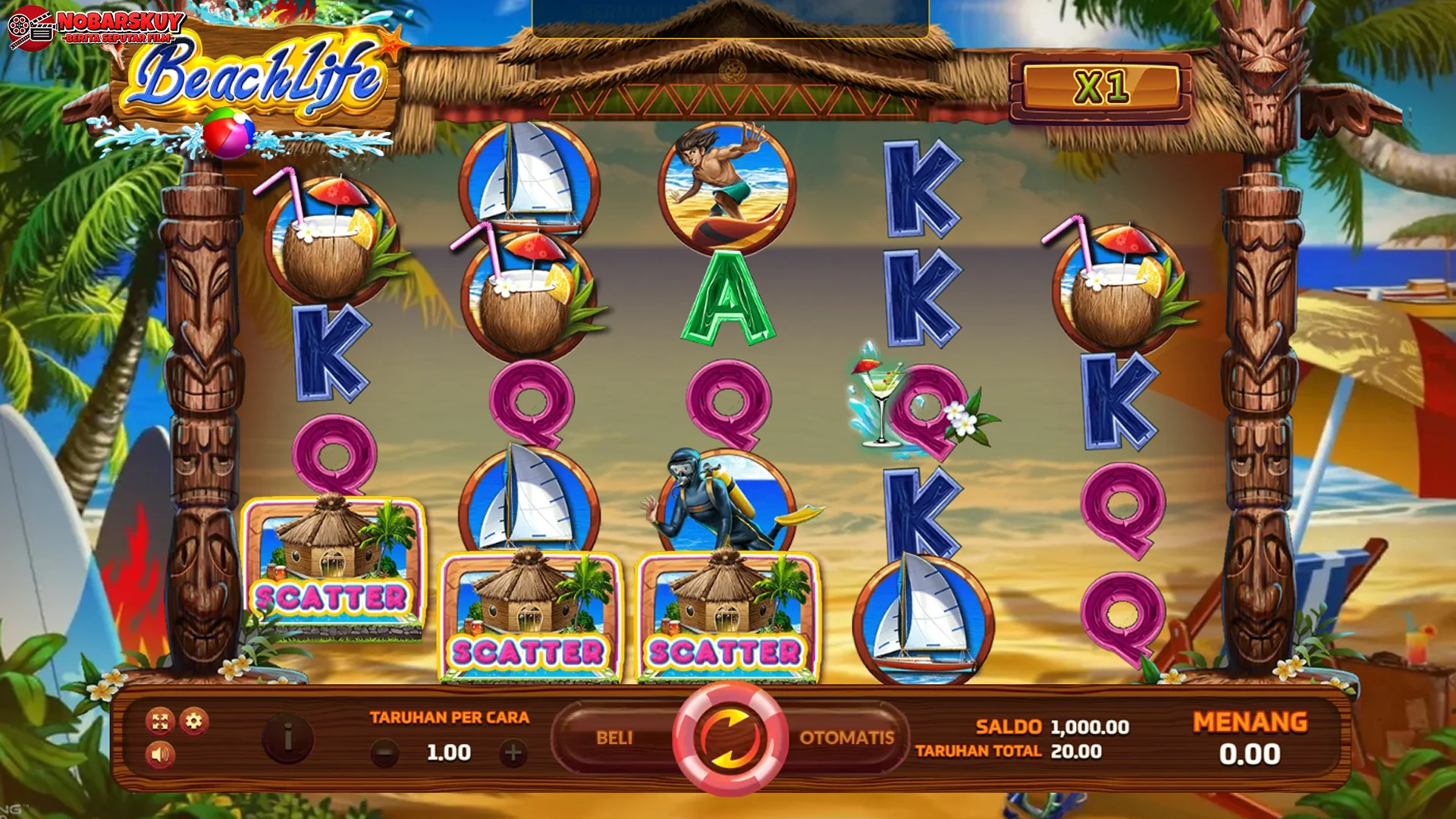Toggle fullscreen mode icon
Viewport: 1456px width, 819px height.
pos(160,721)
